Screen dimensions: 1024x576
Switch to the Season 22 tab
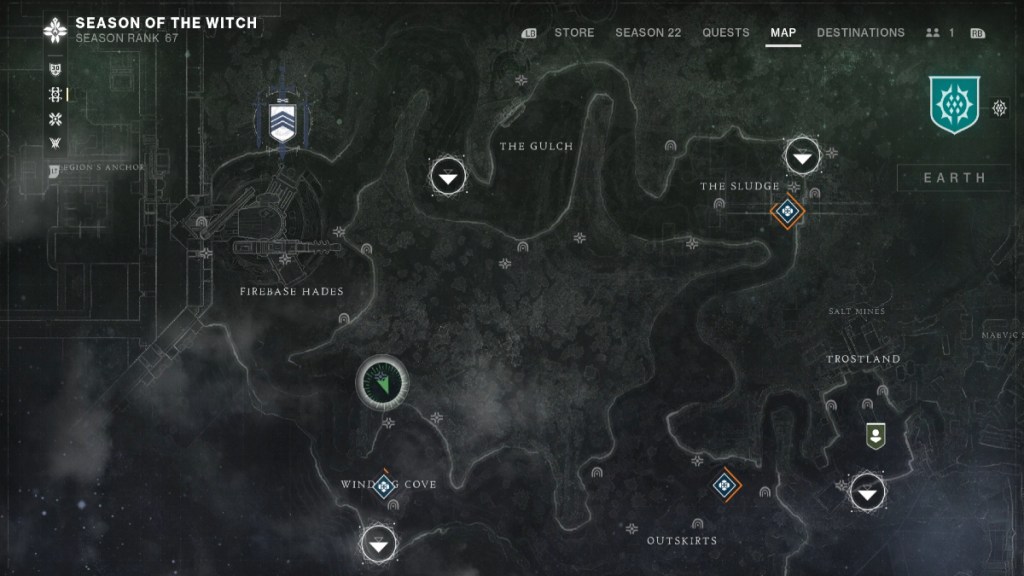click(x=648, y=32)
